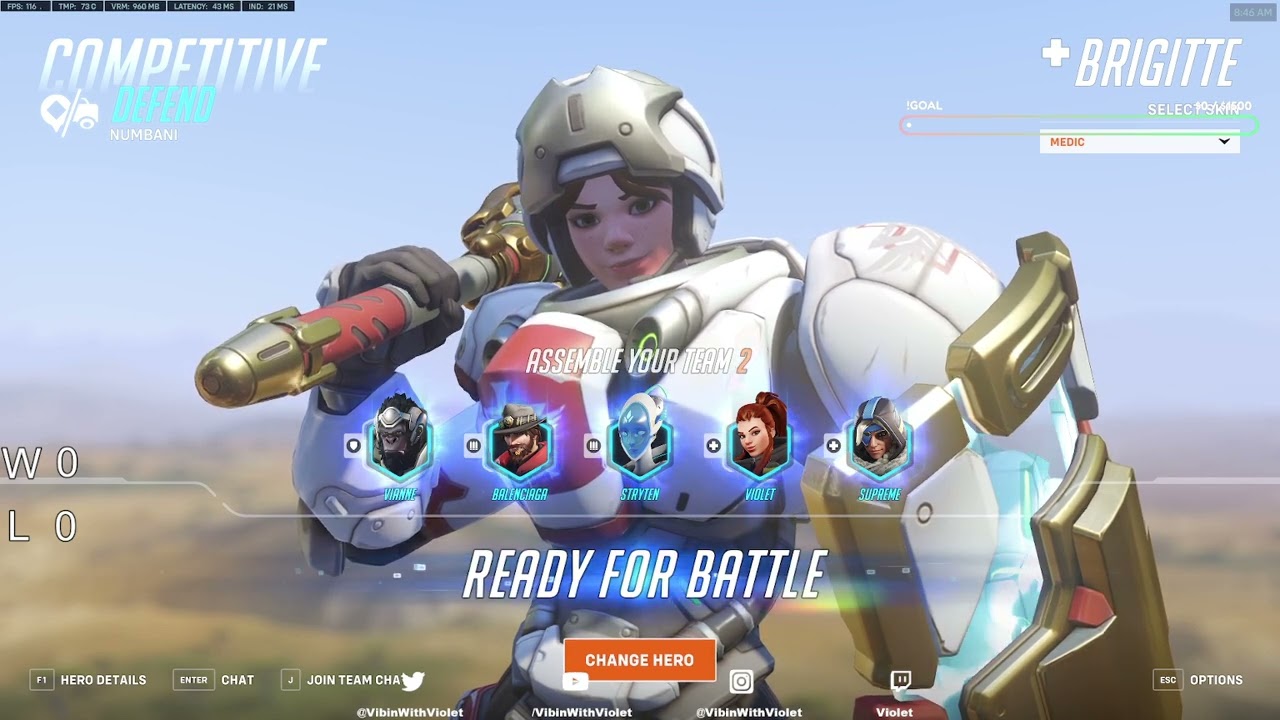This screenshot has height=720, width=1280.
Task: Click the Instagram icon in stream overlay
Action: tap(741, 682)
